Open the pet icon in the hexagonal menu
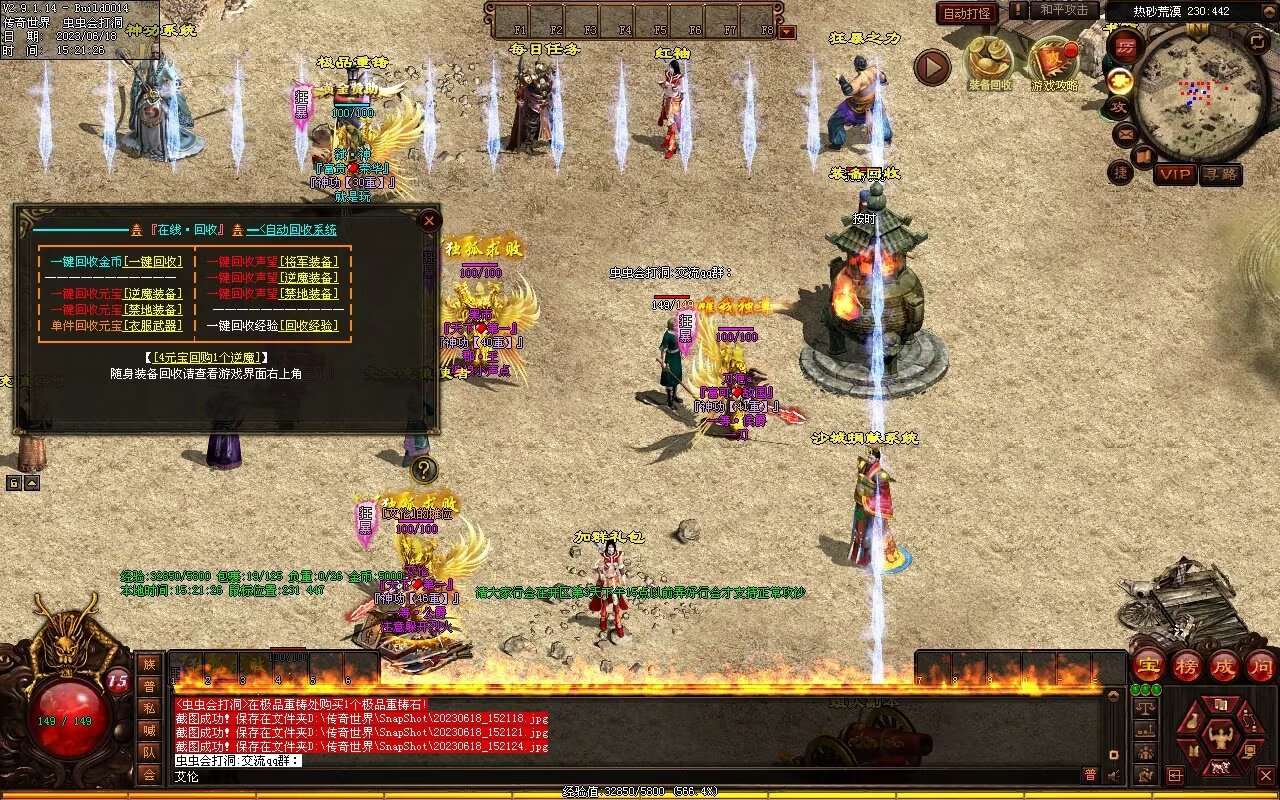This screenshot has height=800, width=1280. coord(1221,766)
